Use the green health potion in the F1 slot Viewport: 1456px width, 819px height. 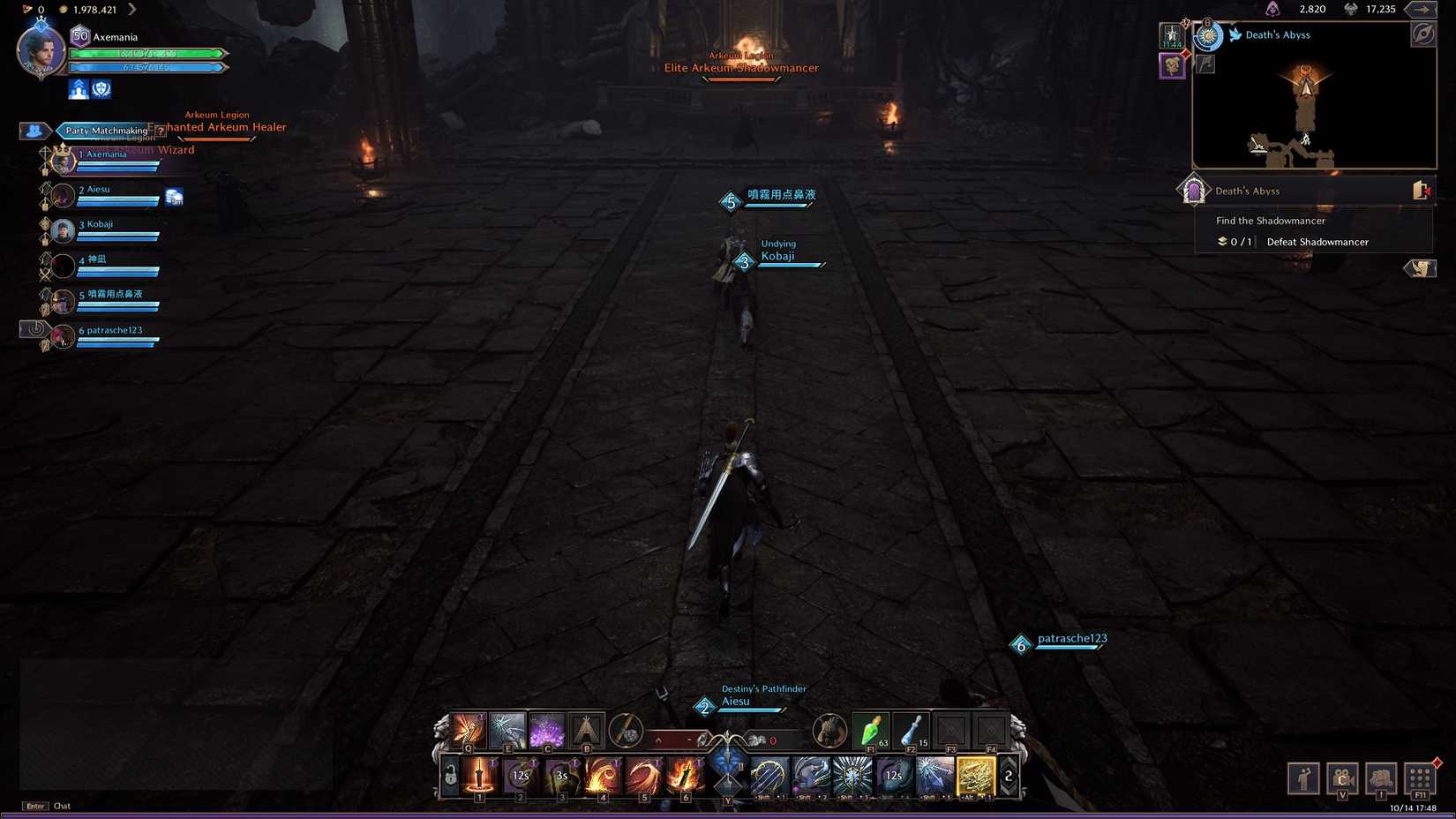[x=869, y=731]
